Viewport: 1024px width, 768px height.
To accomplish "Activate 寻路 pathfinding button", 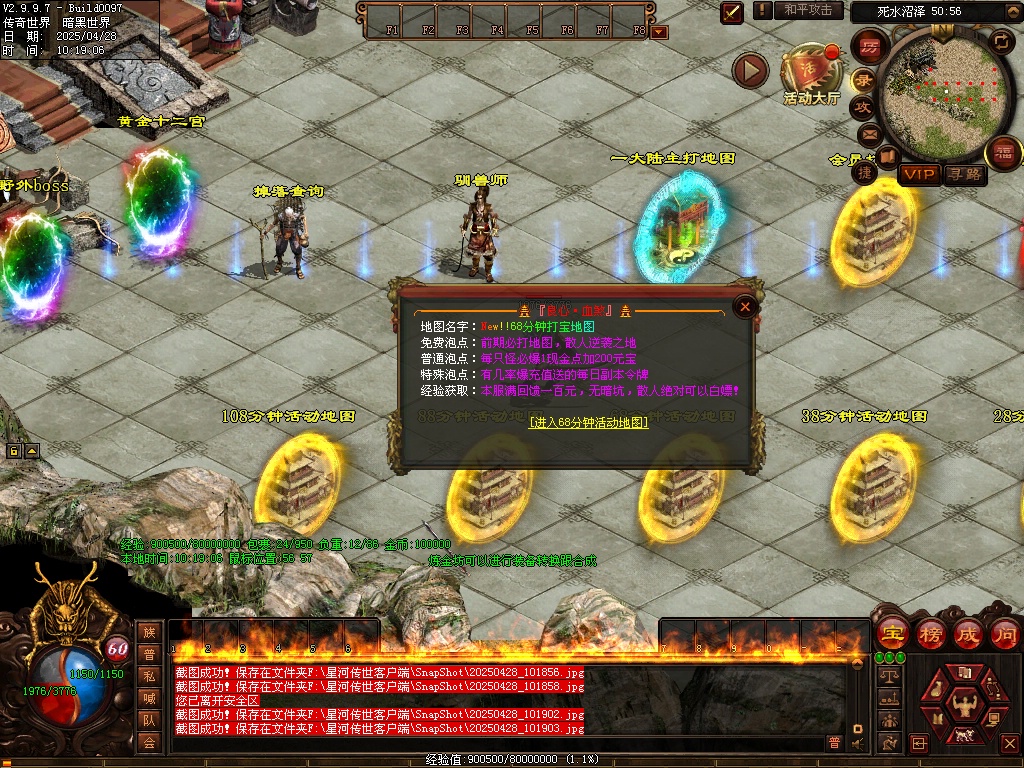I will coord(965,174).
